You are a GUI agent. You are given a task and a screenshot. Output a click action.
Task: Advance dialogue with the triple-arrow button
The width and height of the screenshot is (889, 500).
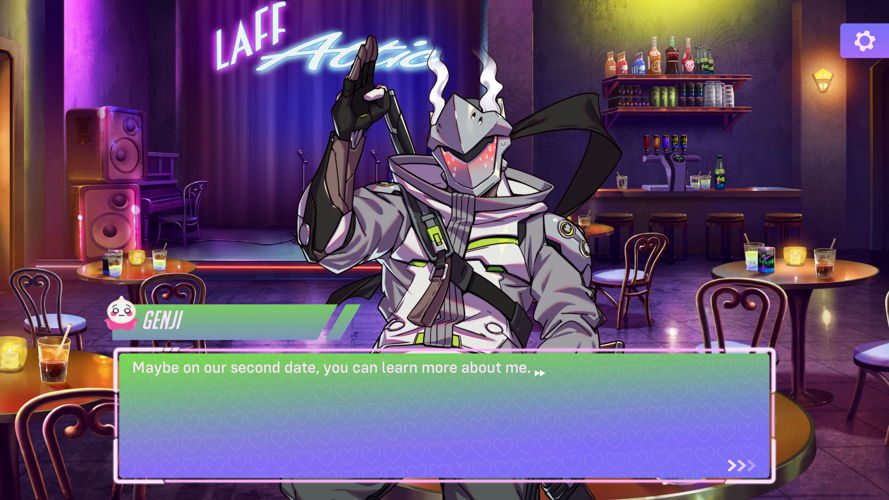(741, 465)
